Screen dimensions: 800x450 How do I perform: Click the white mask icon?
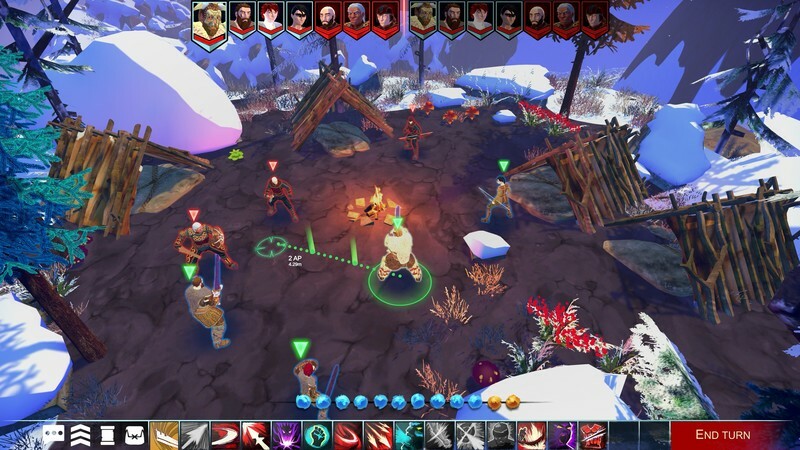[x=135, y=435]
